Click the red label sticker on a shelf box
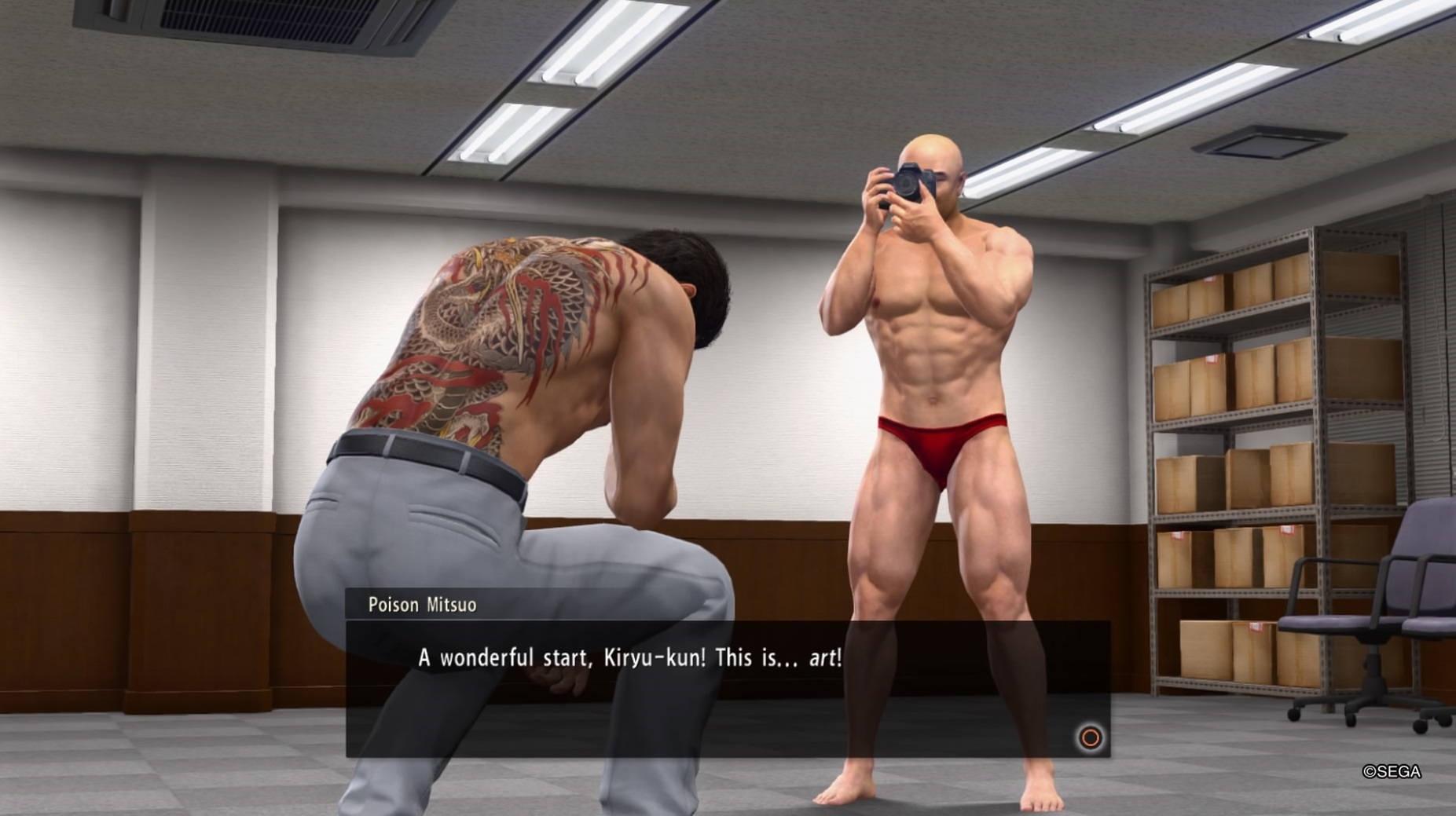 1211,359
